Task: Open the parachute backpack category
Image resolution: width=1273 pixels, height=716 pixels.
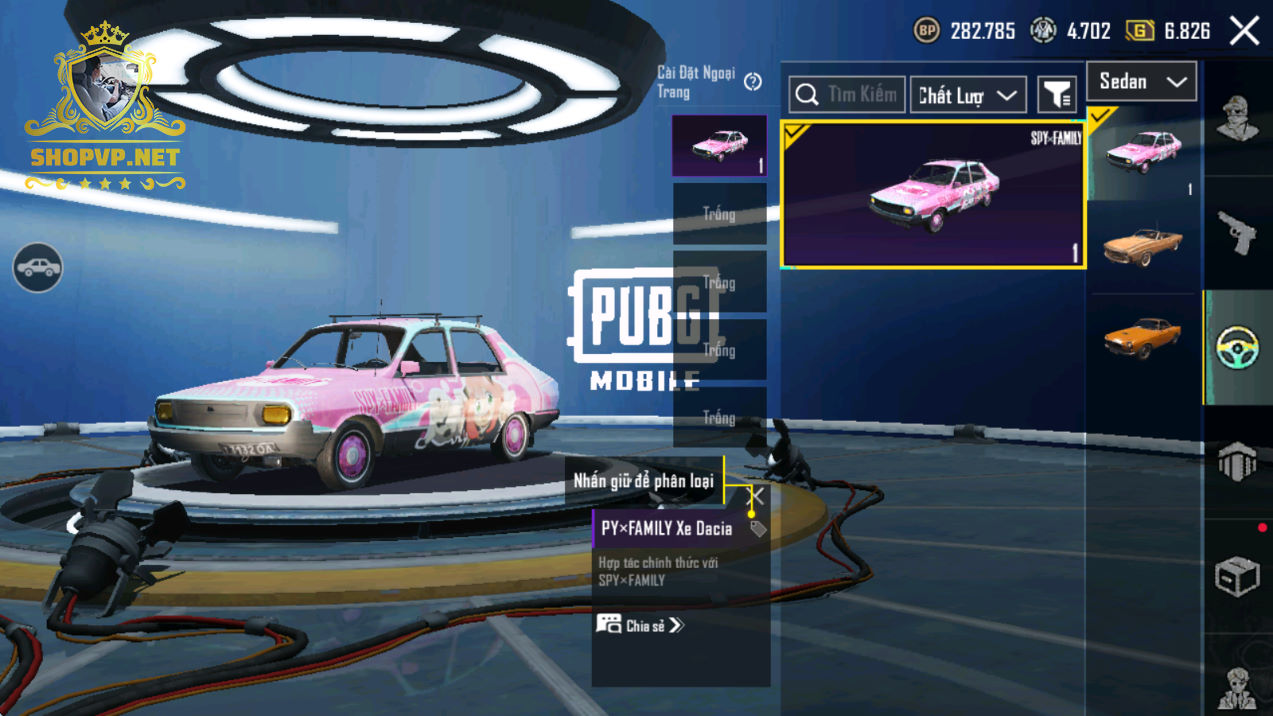Action: 1238,462
